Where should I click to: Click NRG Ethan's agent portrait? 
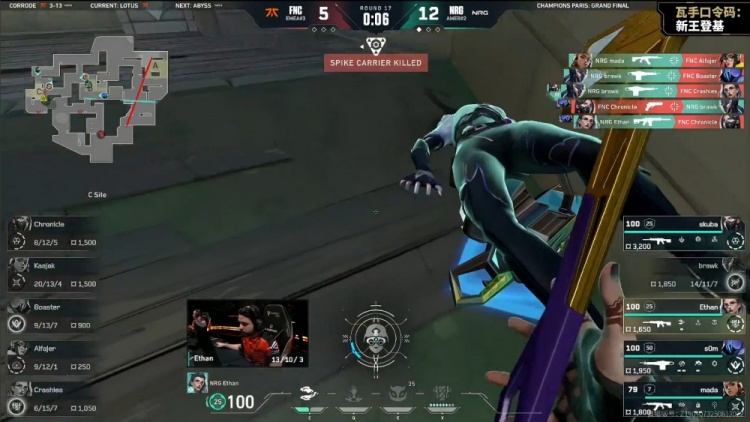coord(196,382)
